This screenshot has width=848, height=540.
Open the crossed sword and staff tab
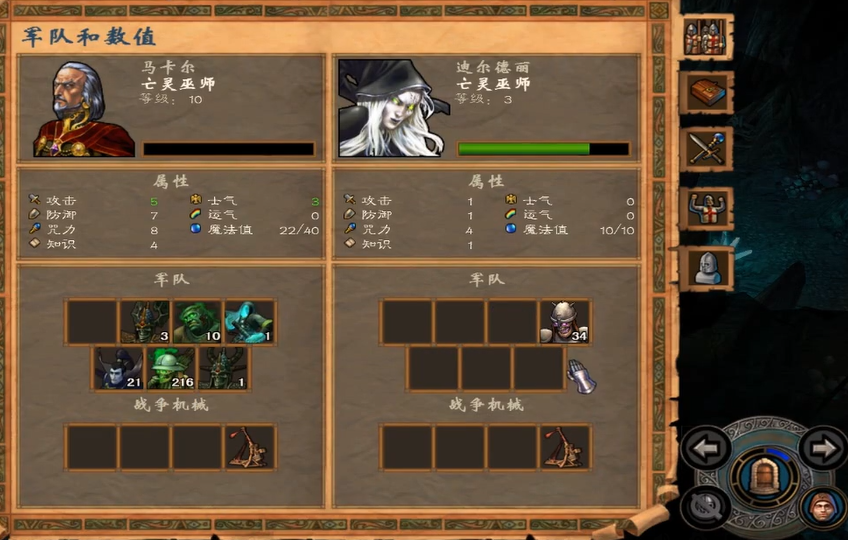pyautogui.click(x=708, y=149)
